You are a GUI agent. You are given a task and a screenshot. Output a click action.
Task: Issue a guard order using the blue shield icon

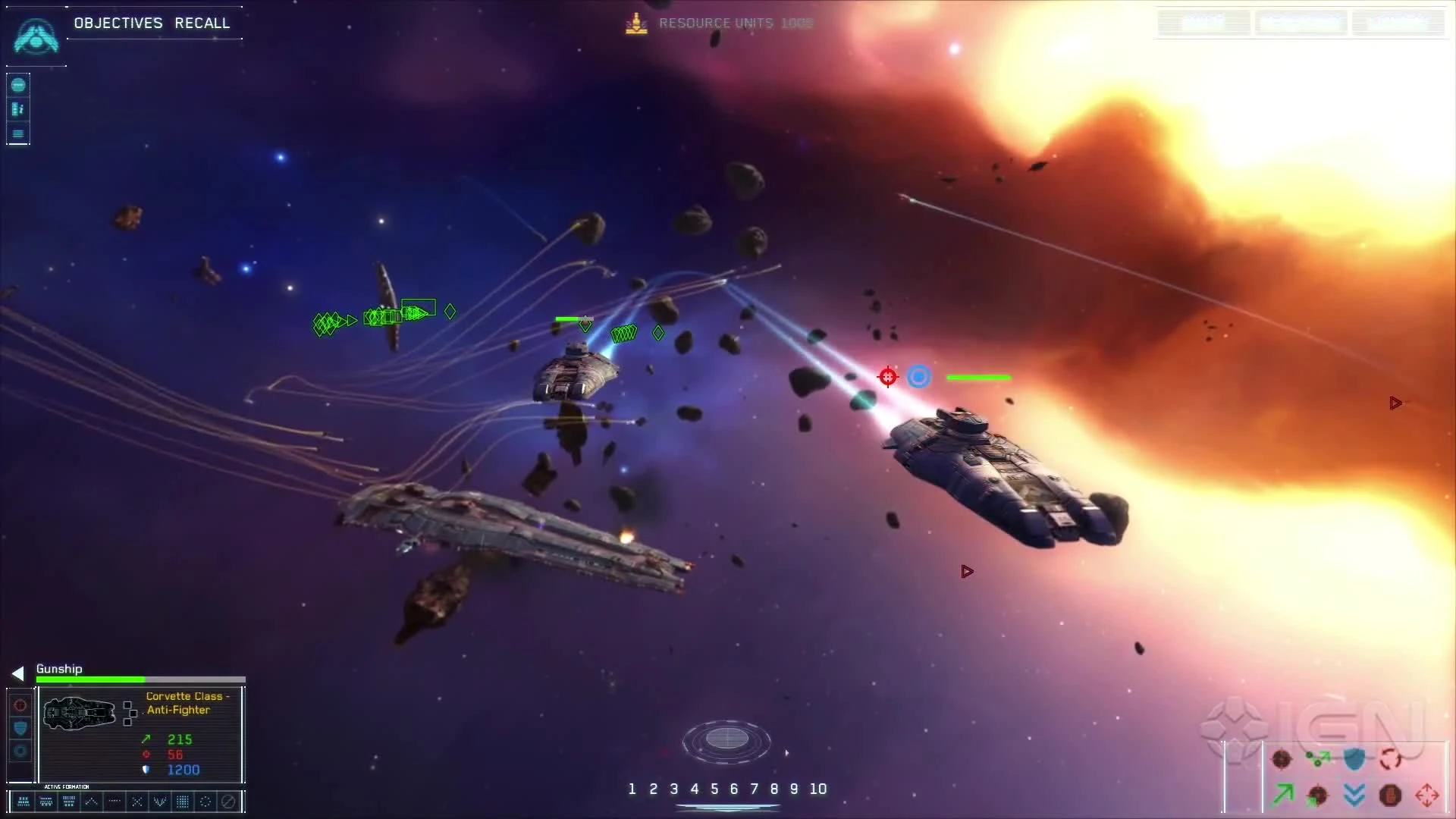point(1354,759)
